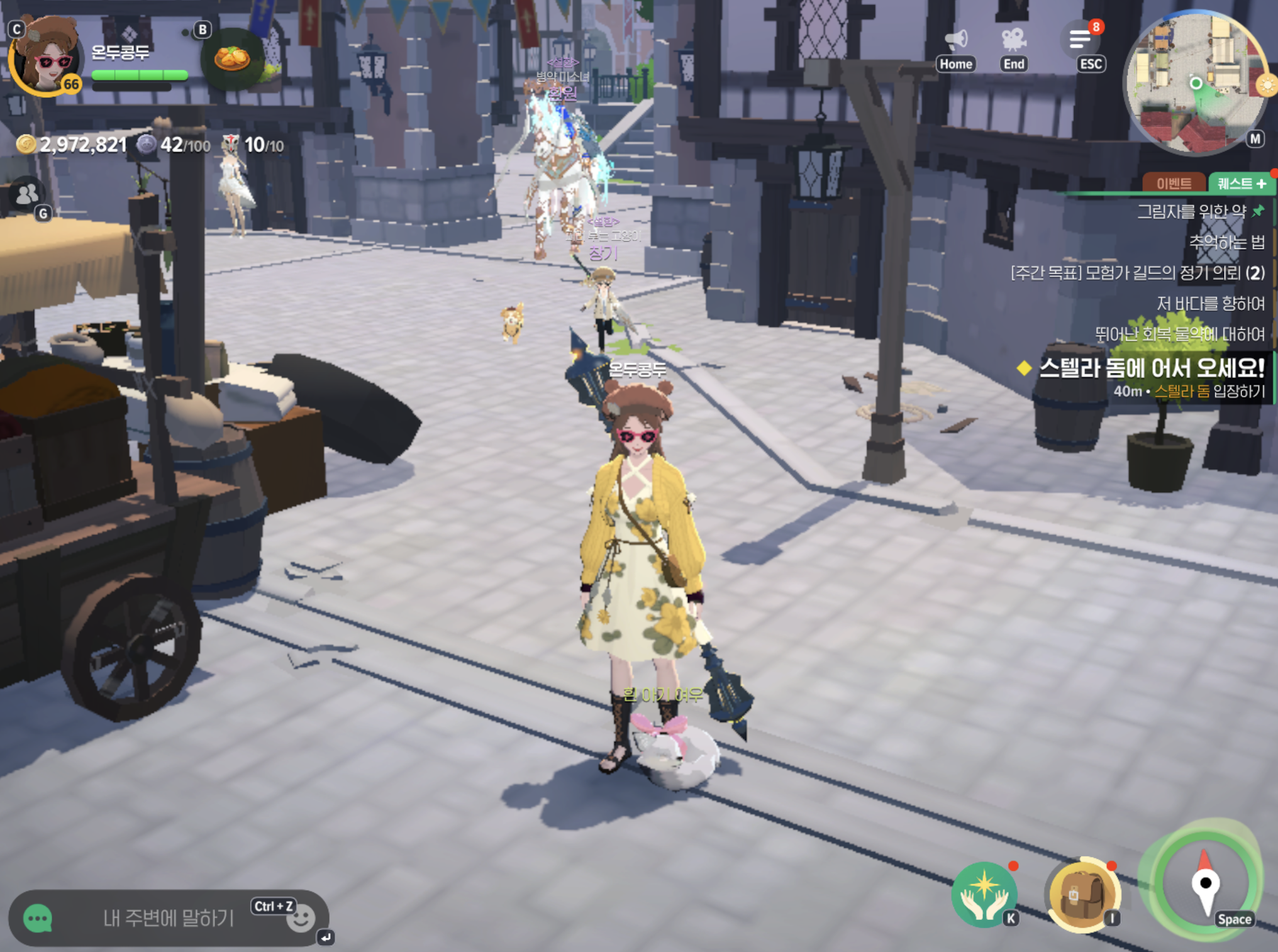Open the megaphone announcements icon

955,41
